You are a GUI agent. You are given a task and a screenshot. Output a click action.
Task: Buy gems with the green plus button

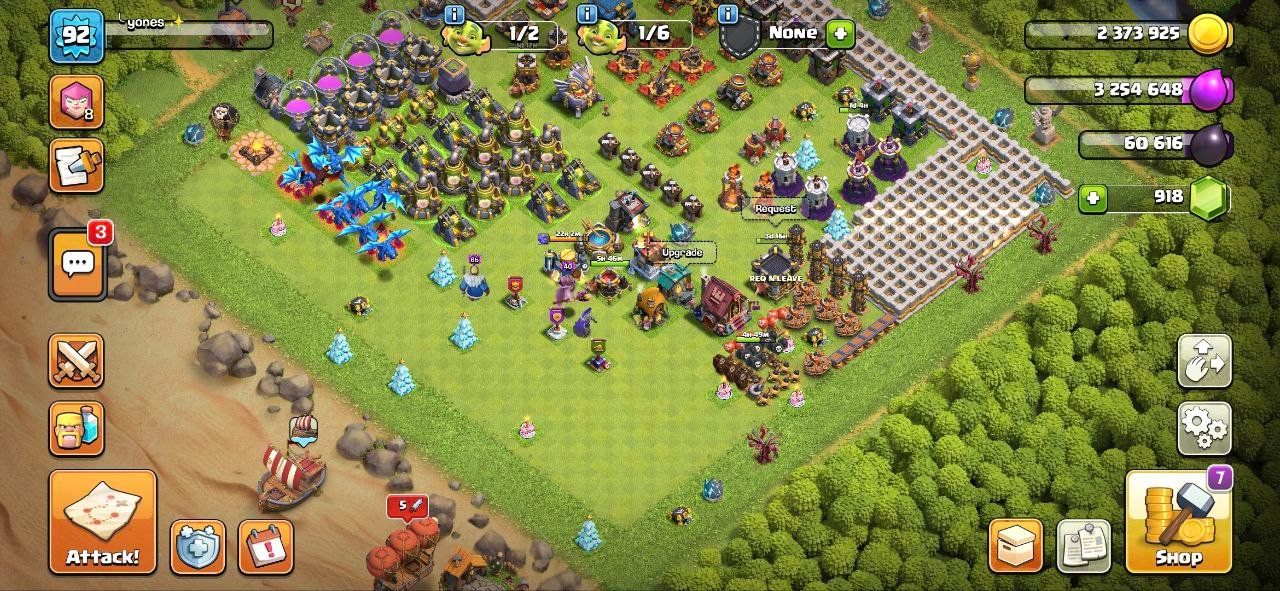1093,198
